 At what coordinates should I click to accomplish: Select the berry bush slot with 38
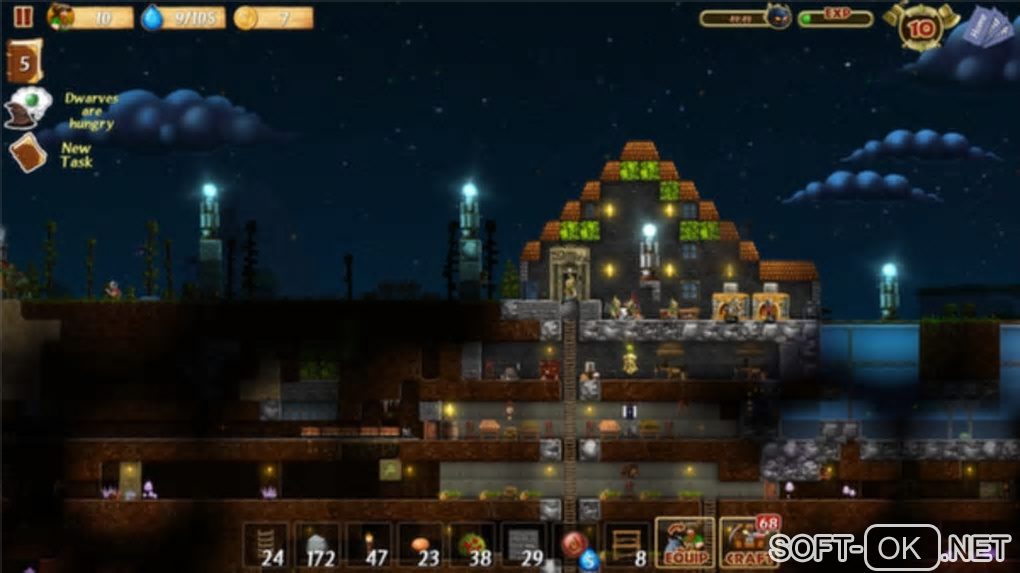tap(472, 544)
